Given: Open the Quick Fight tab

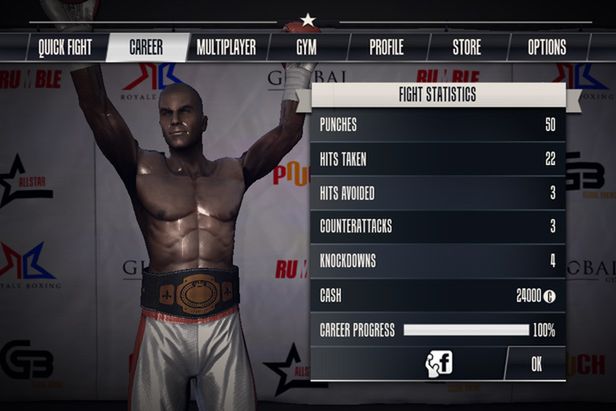Looking at the screenshot, I should tap(65, 47).
